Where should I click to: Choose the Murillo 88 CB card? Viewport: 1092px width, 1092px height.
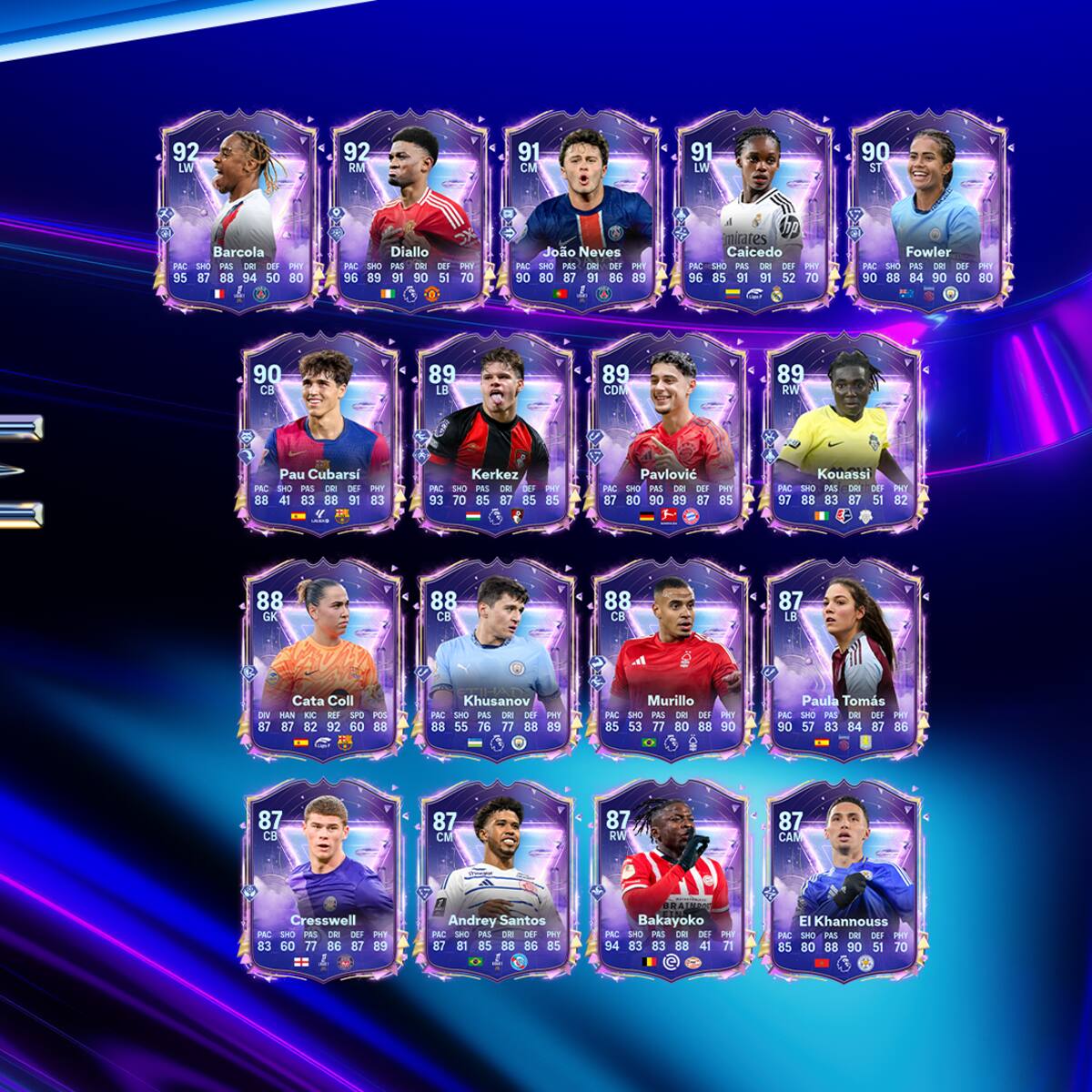pyautogui.click(x=668, y=660)
